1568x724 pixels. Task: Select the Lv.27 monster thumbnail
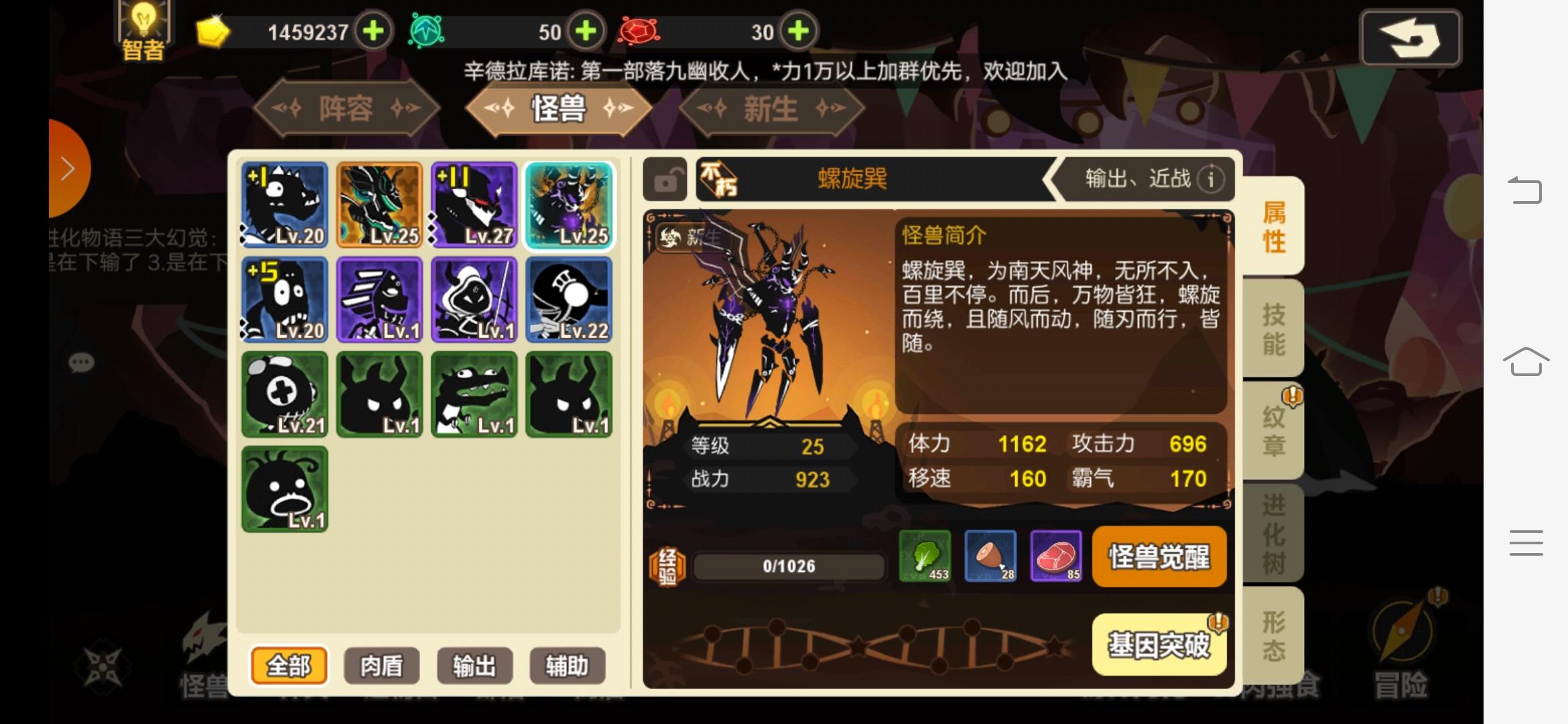point(474,204)
